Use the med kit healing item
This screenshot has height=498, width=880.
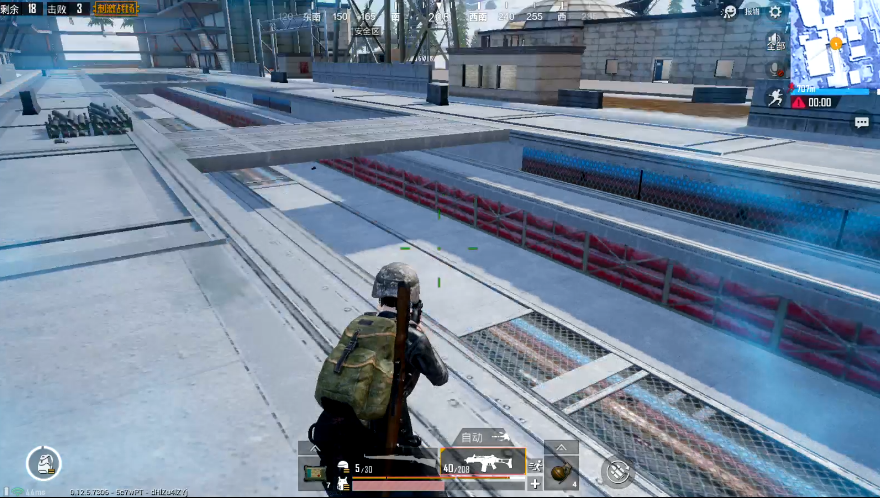coord(313,470)
